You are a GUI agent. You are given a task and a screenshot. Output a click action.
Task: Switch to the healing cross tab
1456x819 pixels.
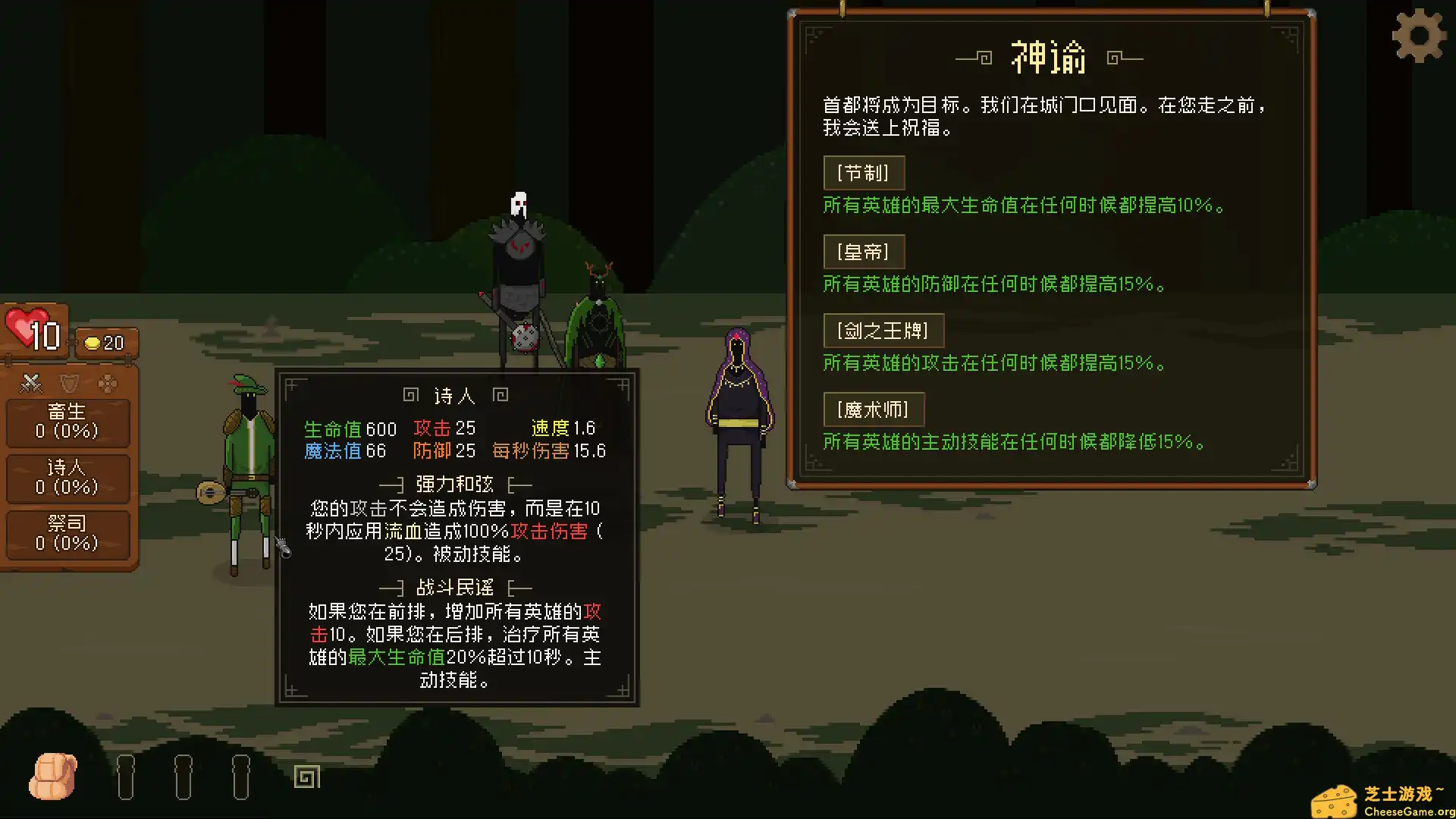coord(108,384)
